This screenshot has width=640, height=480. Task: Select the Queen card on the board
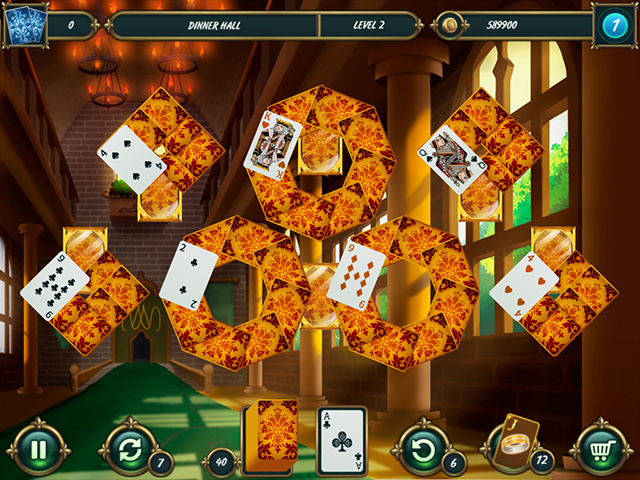coord(451,154)
